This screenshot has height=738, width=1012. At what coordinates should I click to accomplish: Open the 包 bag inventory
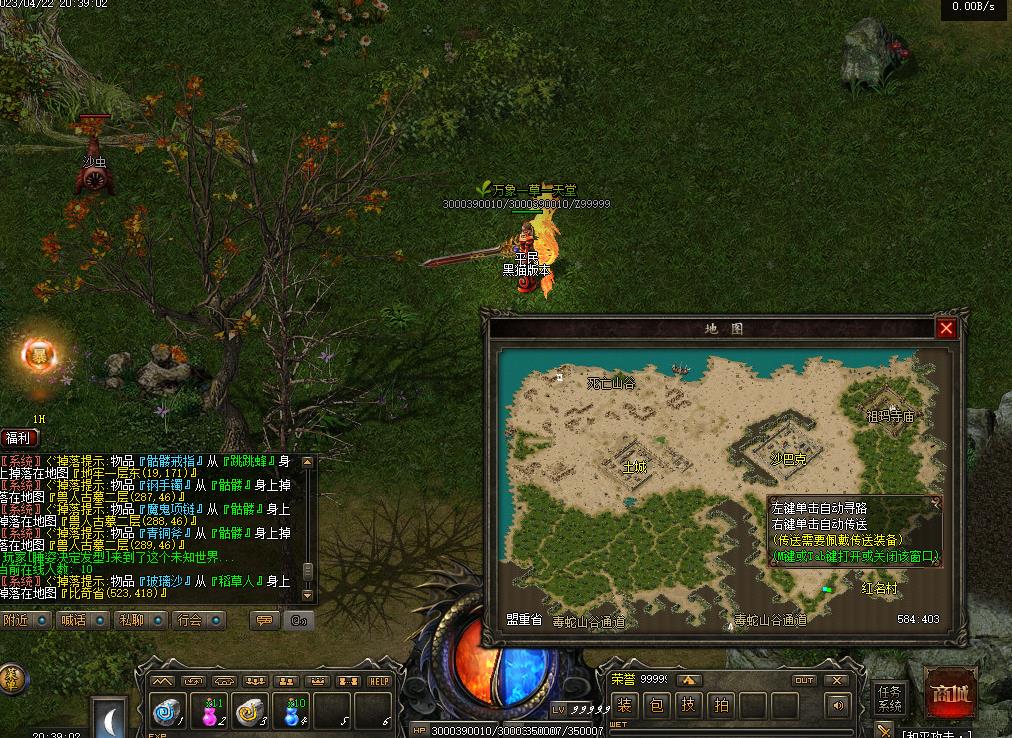(x=656, y=705)
